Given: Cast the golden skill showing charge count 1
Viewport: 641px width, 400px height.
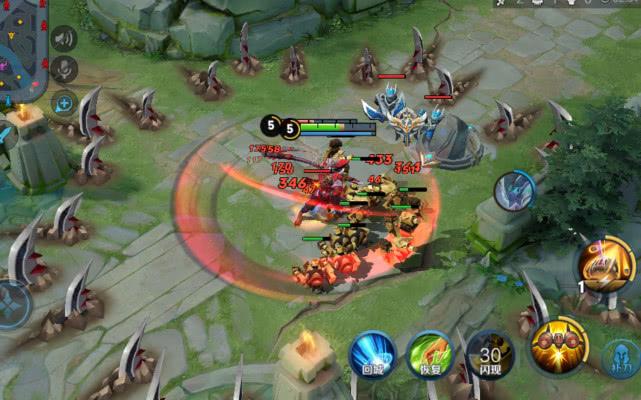Looking at the screenshot, I should (607, 264).
